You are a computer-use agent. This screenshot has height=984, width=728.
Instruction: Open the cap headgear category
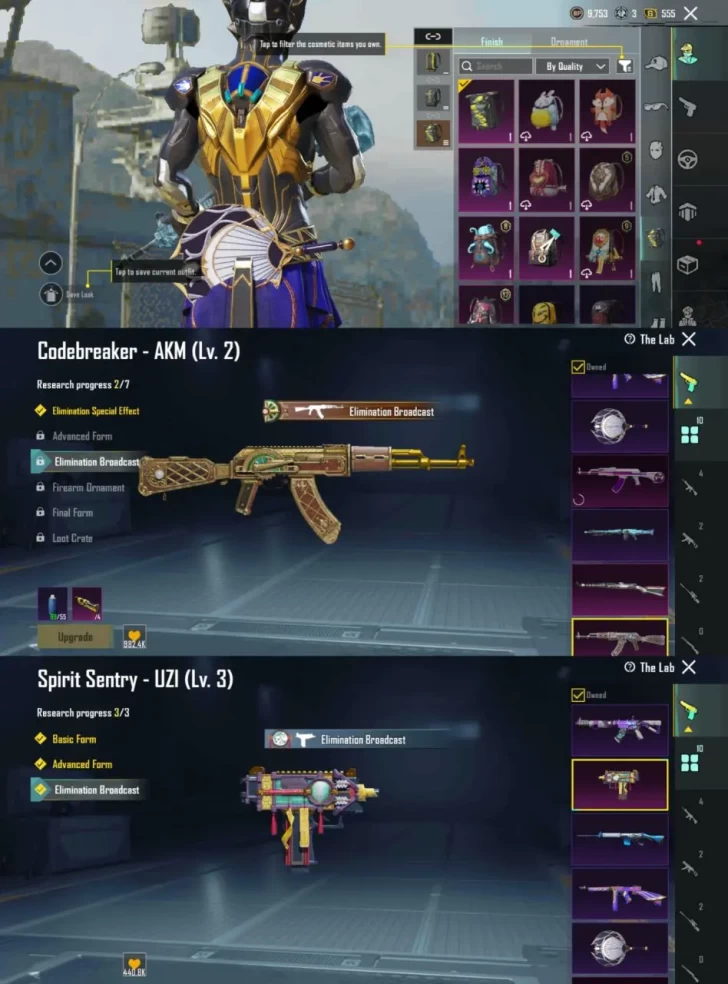pyautogui.click(x=656, y=62)
